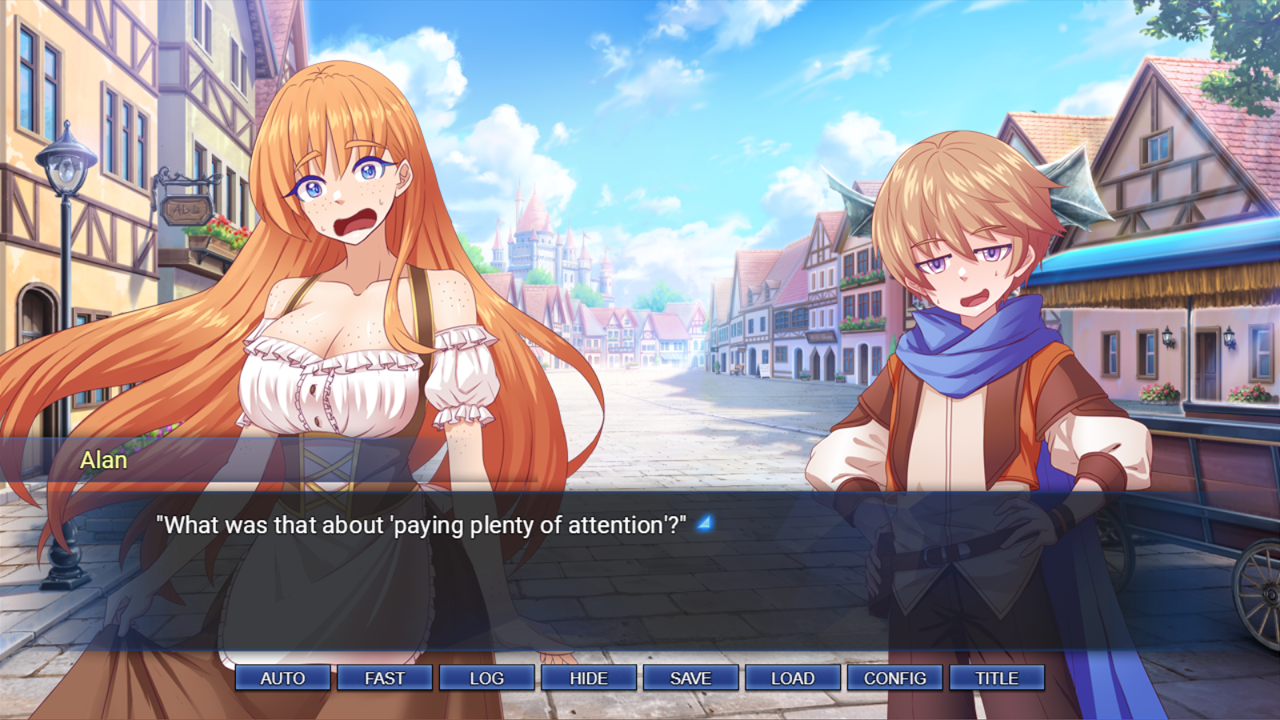Screen dimensions: 1280x720
Task: Click the castle in the background
Action: coord(530,245)
